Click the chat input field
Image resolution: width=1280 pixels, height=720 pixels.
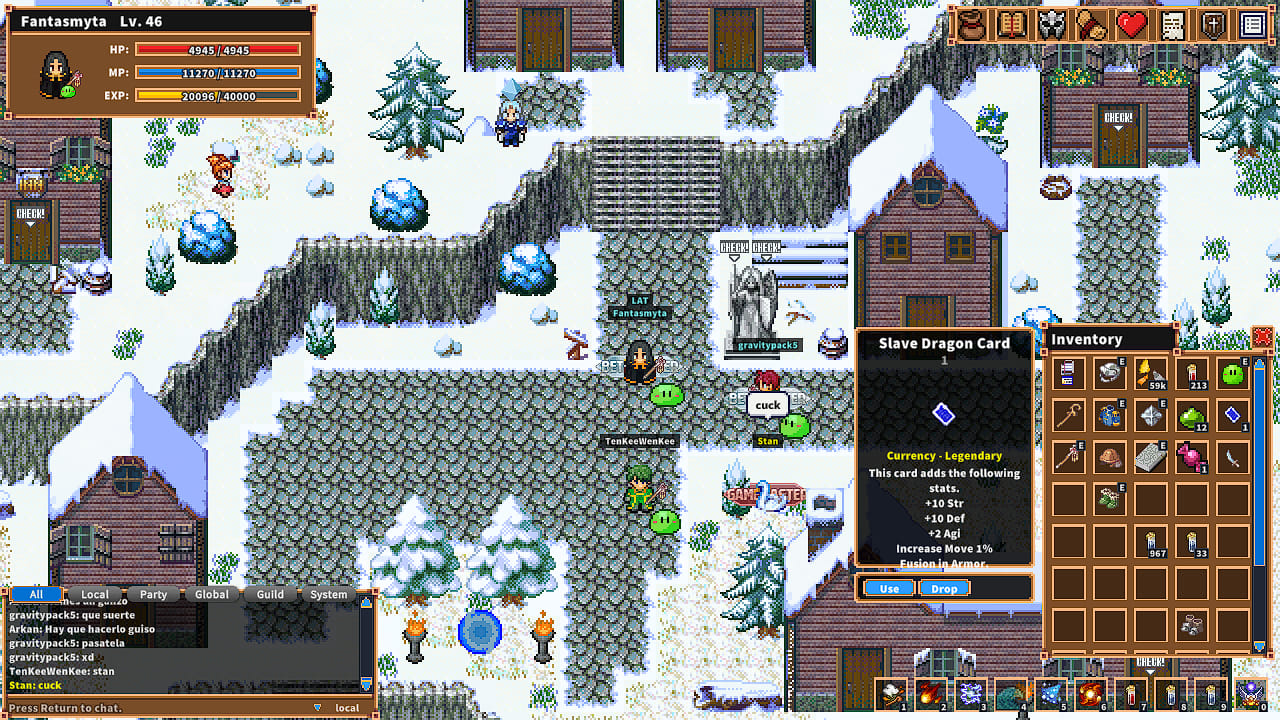coord(160,708)
